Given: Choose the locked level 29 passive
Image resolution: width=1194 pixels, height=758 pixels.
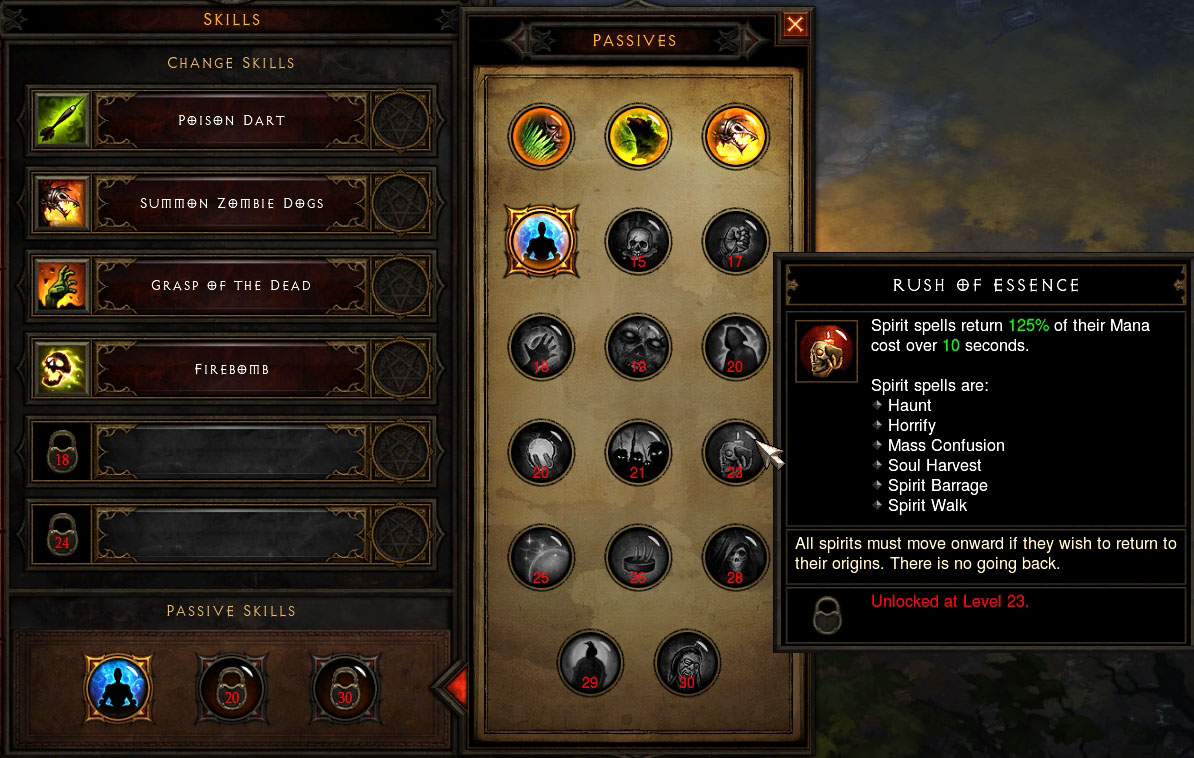Looking at the screenshot, I should point(590,662).
